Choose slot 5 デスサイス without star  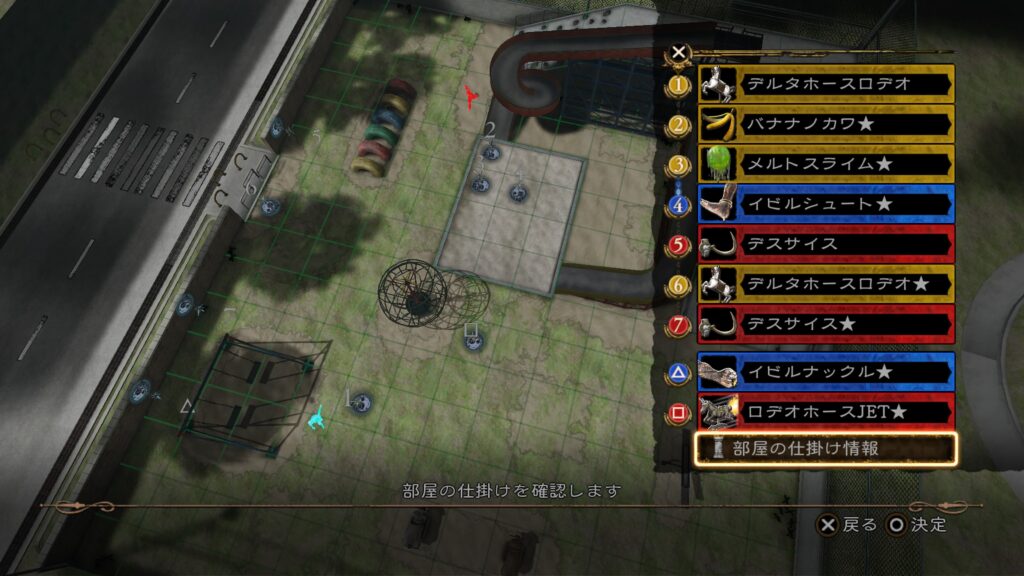pos(826,244)
